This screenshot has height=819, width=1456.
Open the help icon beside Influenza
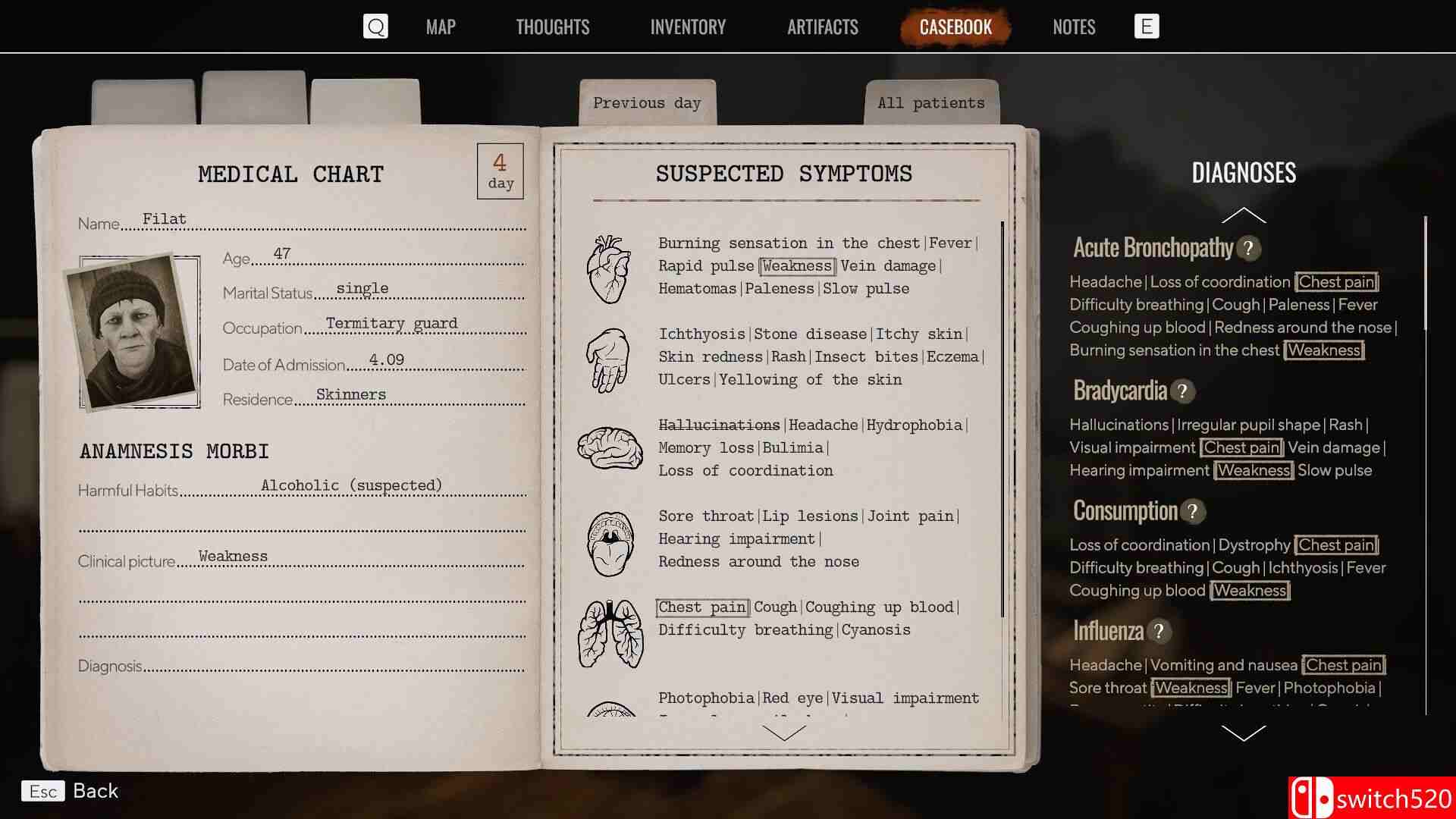[x=1159, y=632]
